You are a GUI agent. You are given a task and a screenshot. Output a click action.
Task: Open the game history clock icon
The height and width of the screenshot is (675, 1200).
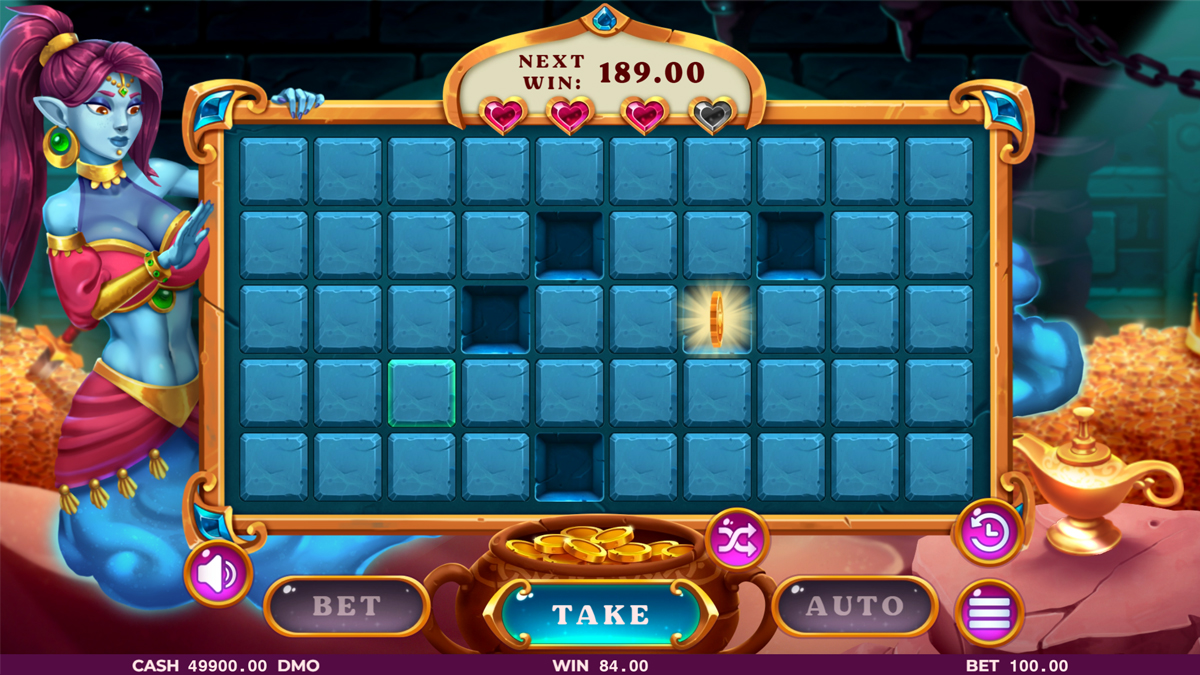click(x=988, y=531)
